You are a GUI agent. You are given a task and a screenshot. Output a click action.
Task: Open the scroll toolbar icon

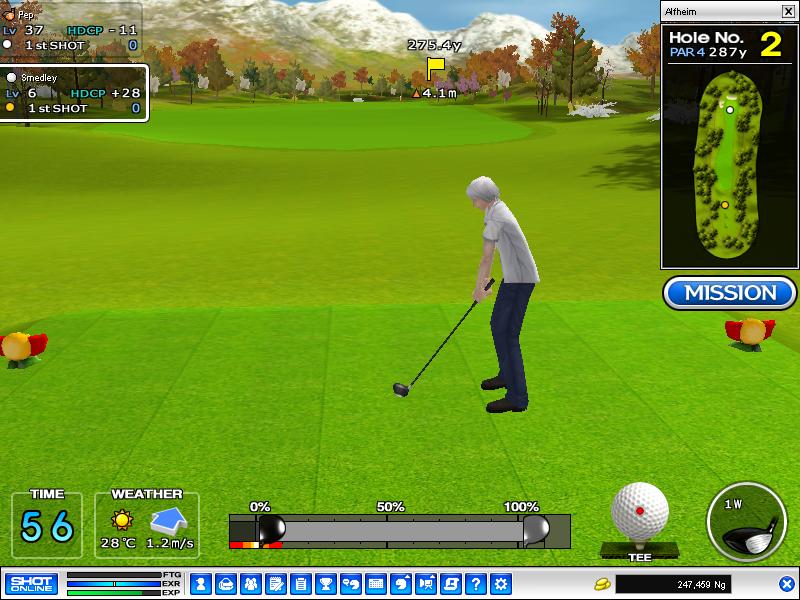pos(451,583)
